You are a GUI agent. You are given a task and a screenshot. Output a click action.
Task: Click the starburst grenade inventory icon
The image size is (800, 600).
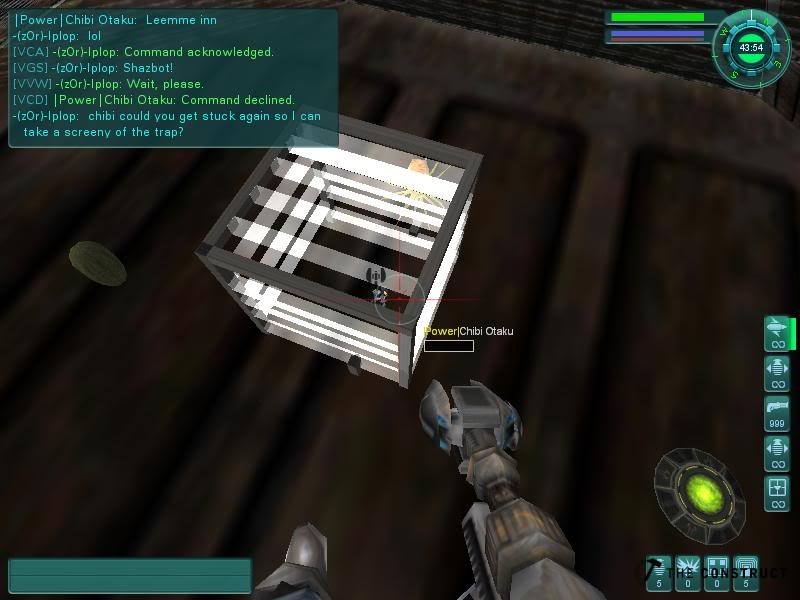coord(688,572)
